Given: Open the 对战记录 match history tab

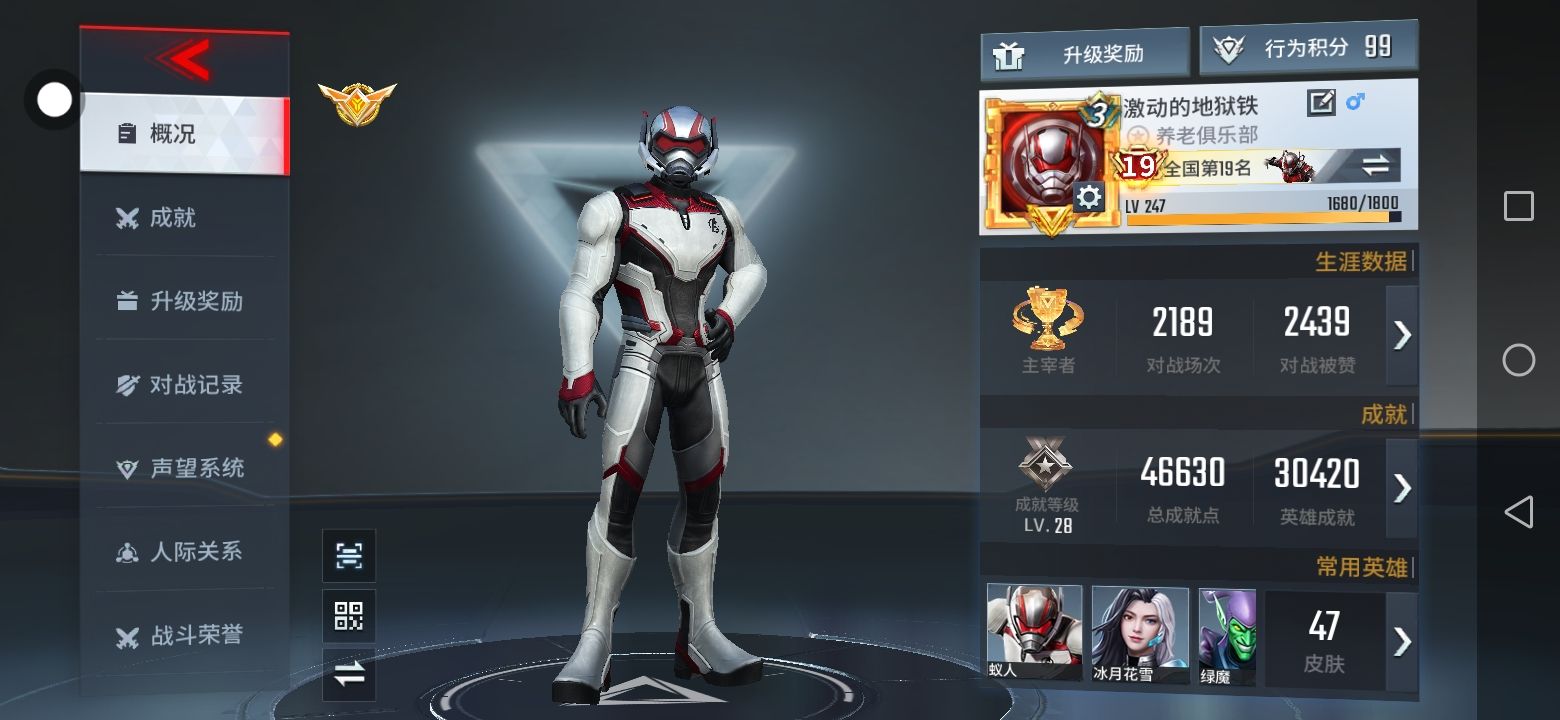Looking at the screenshot, I should coord(184,384).
